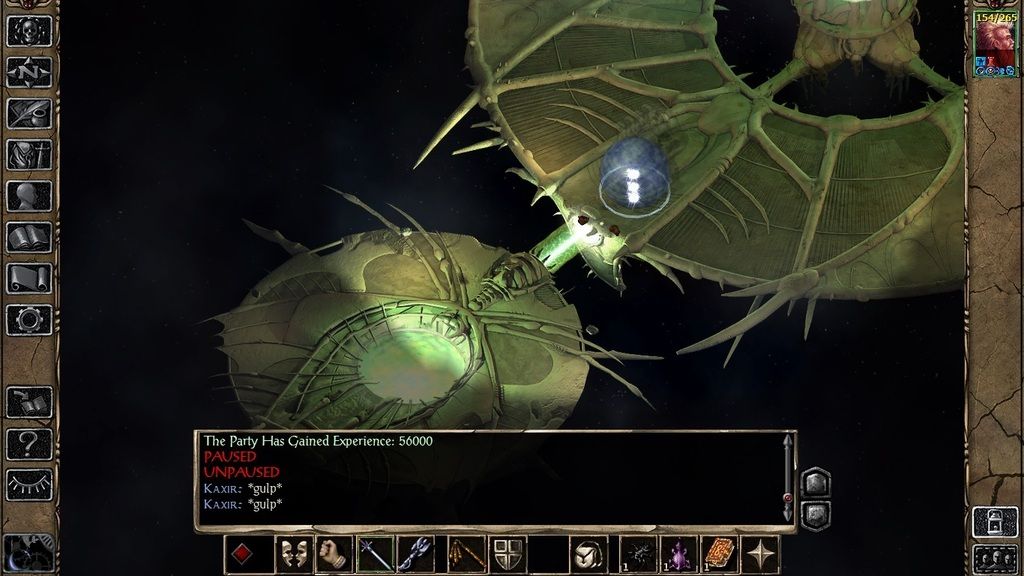Open the area map with the compass icon
1024x576 pixels.
coord(29,72)
